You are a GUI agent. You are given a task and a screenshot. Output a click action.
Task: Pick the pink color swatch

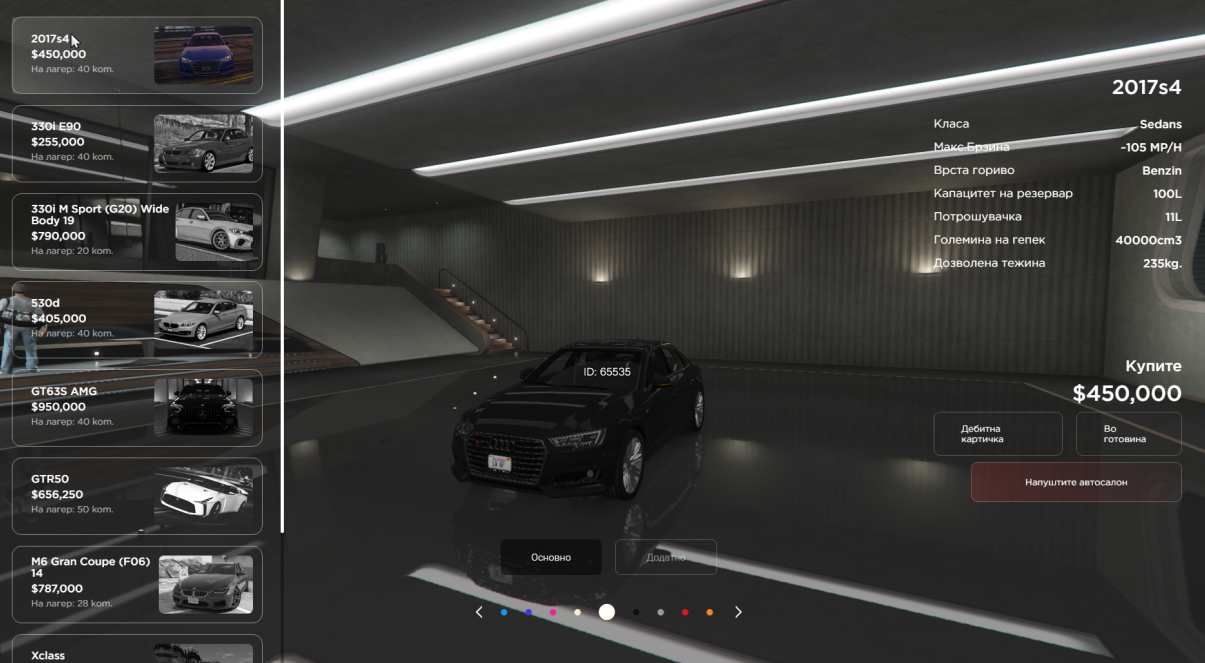pyautogui.click(x=553, y=612)
